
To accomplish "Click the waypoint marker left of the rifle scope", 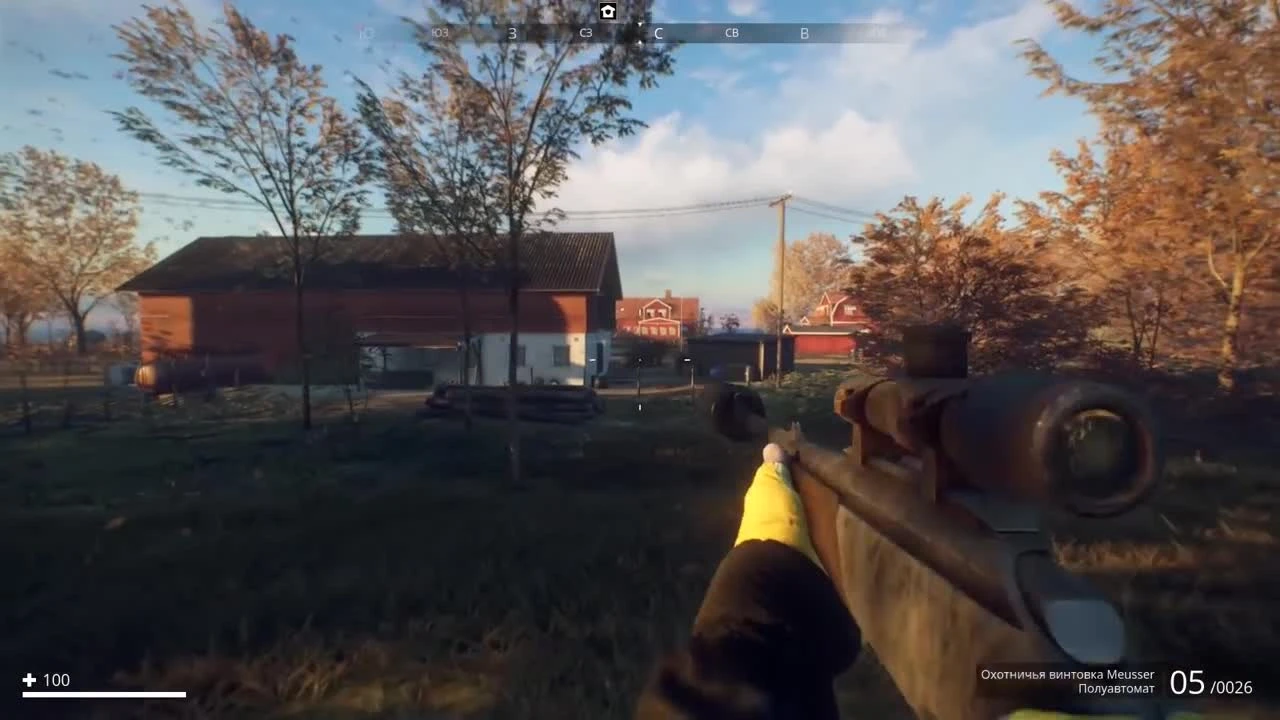I will 686,359.
